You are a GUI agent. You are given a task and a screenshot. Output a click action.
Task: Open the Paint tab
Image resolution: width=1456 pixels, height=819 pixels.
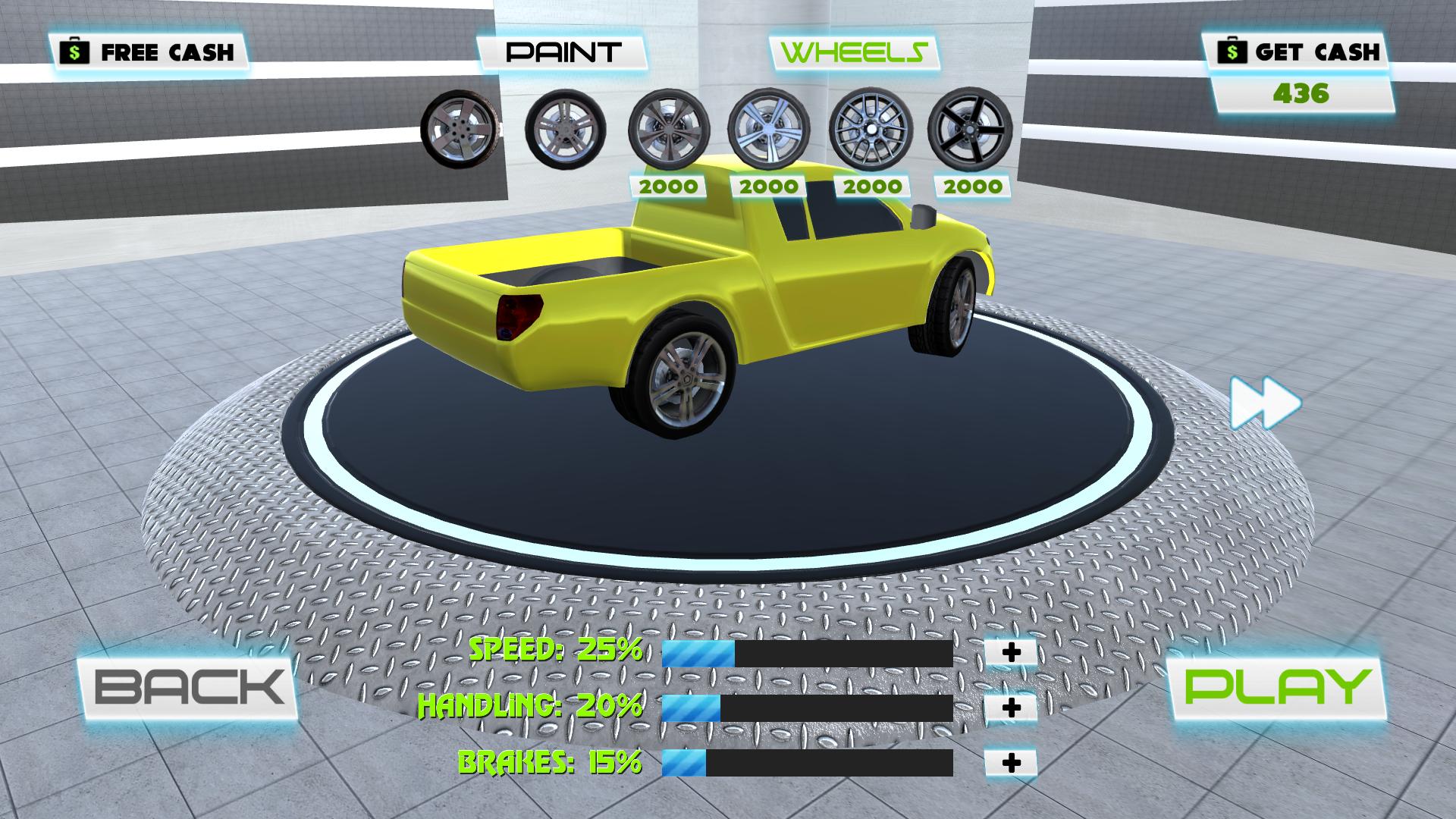(x=565, y=52)
